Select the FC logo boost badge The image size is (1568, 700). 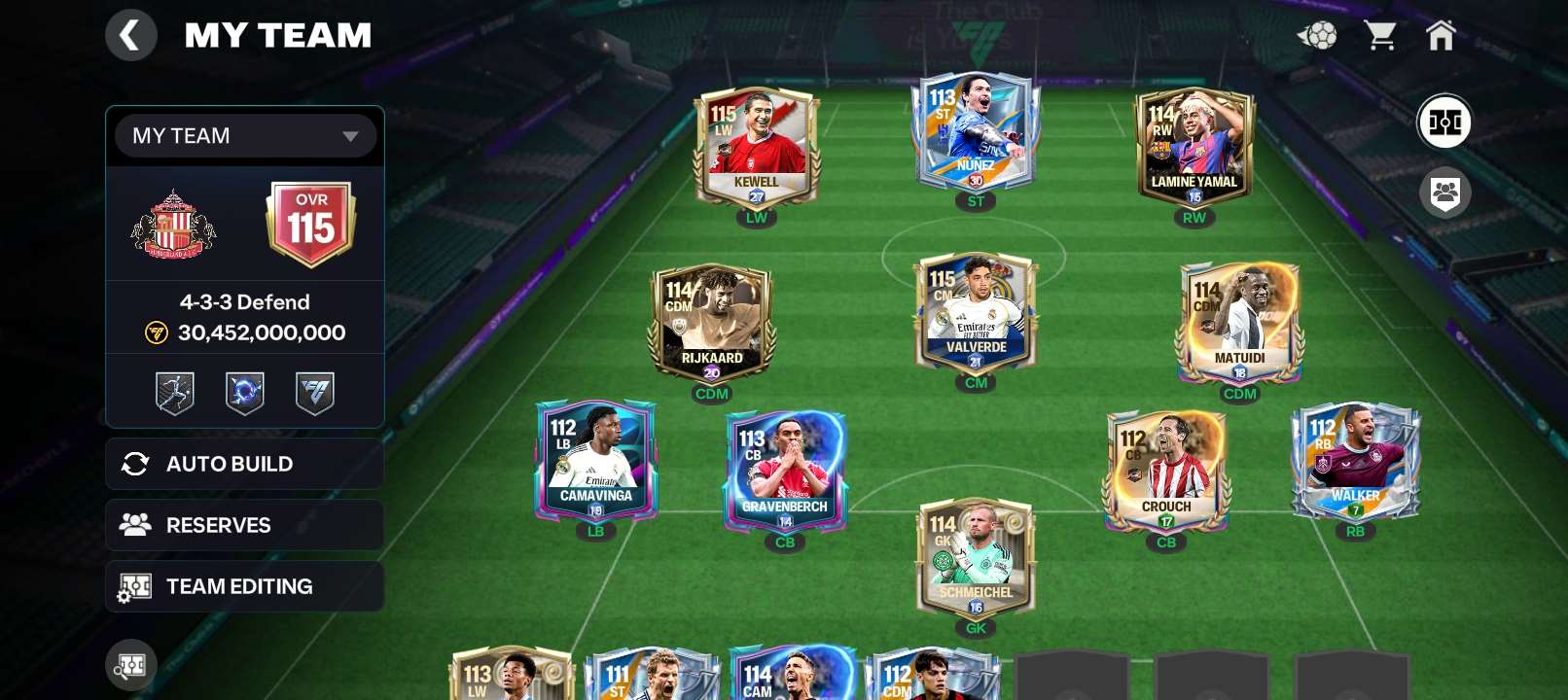coord(313,392)
